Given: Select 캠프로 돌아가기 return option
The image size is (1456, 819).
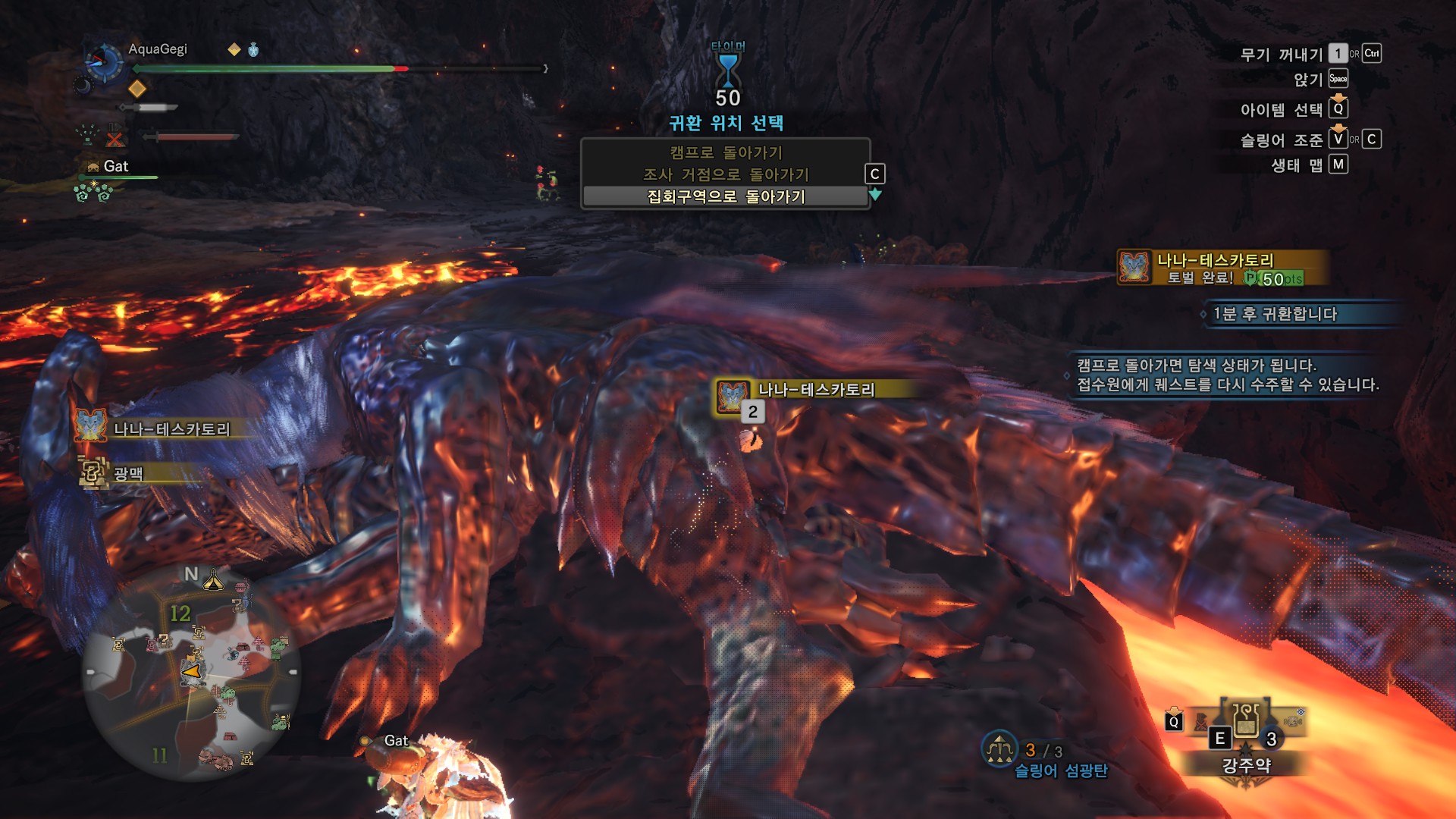Looking at the screenshot, I should click(726, 152).
